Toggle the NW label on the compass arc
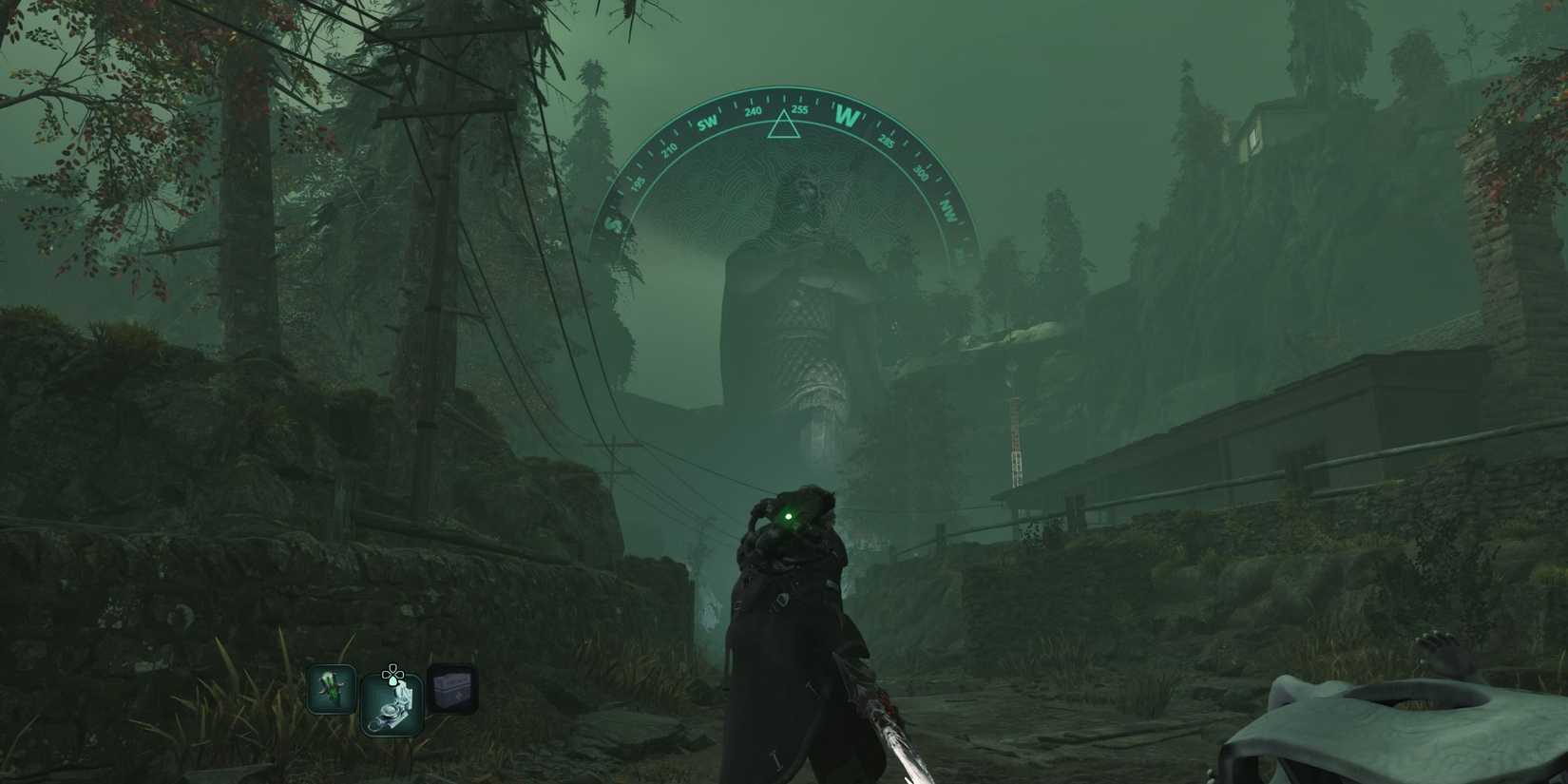This screenshot has width=1568, height=784. (948, 209)
